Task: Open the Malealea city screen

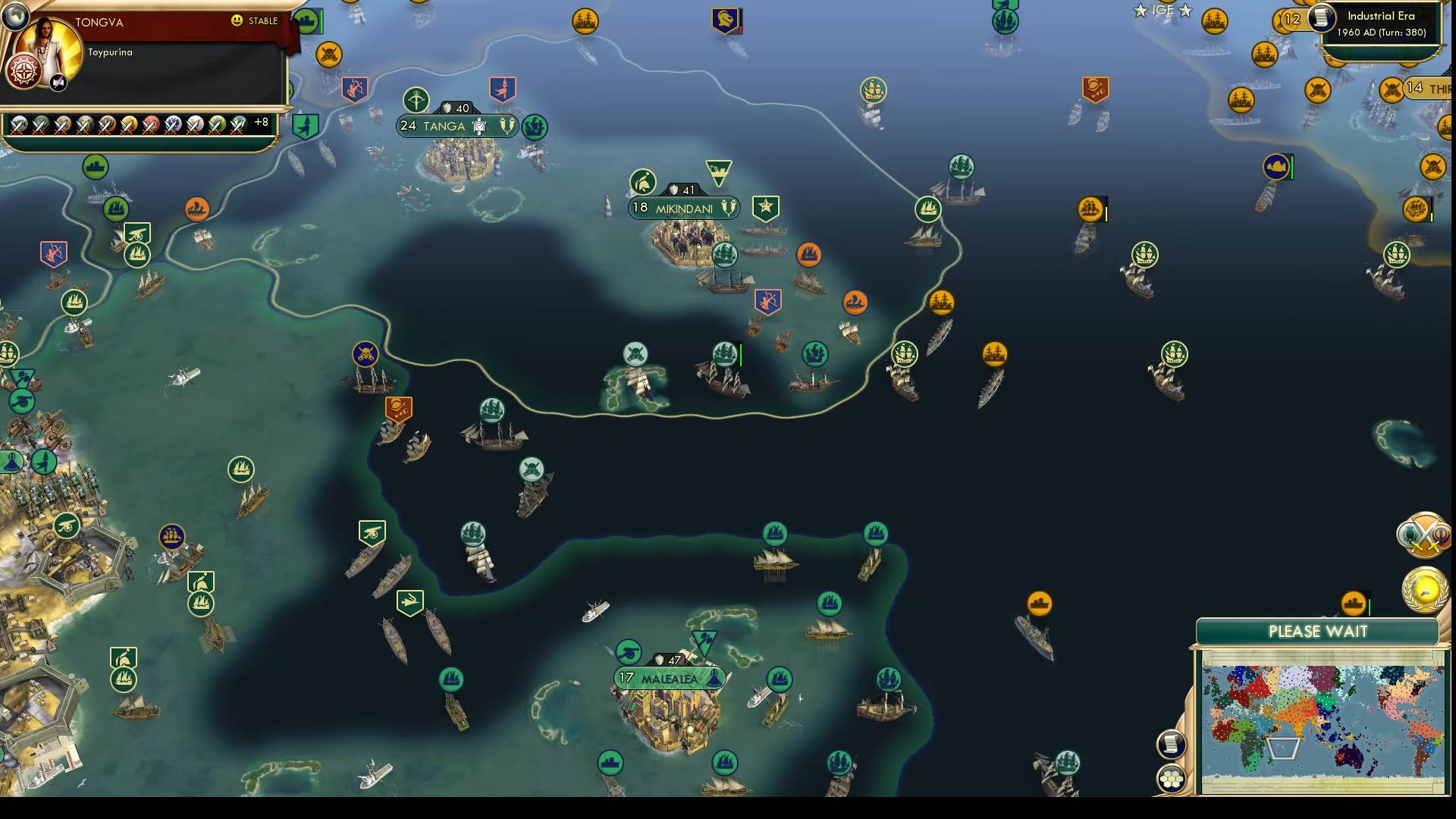Action: coord(666,677)
